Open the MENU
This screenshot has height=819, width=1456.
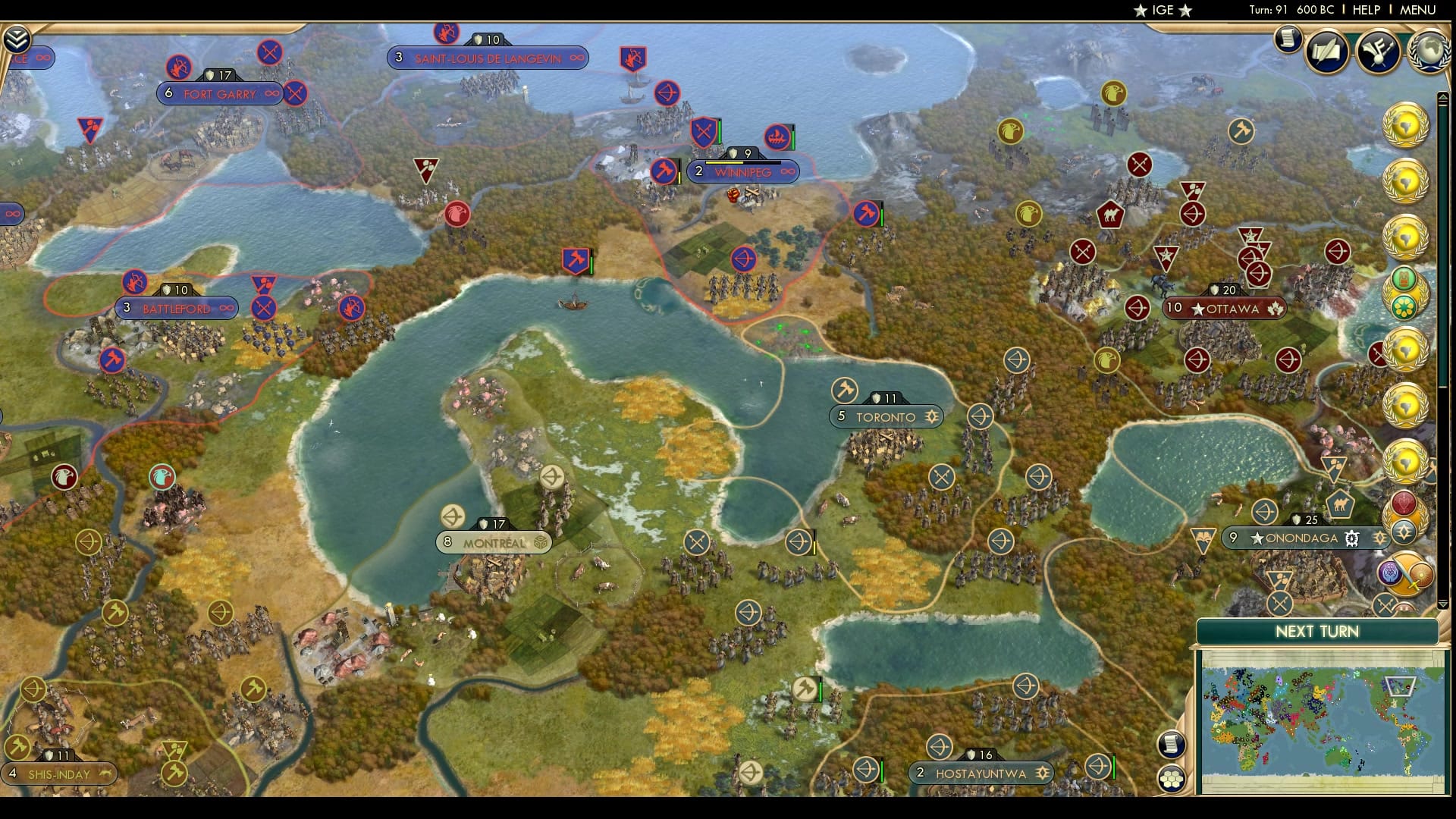(1420, 11)
